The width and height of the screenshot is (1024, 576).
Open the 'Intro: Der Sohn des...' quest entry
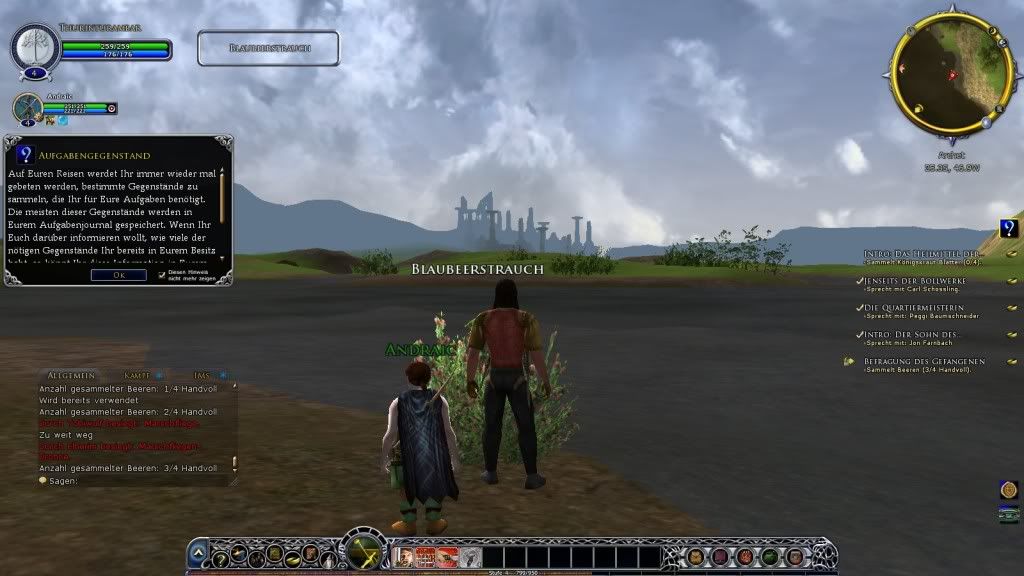pos(910,334)
